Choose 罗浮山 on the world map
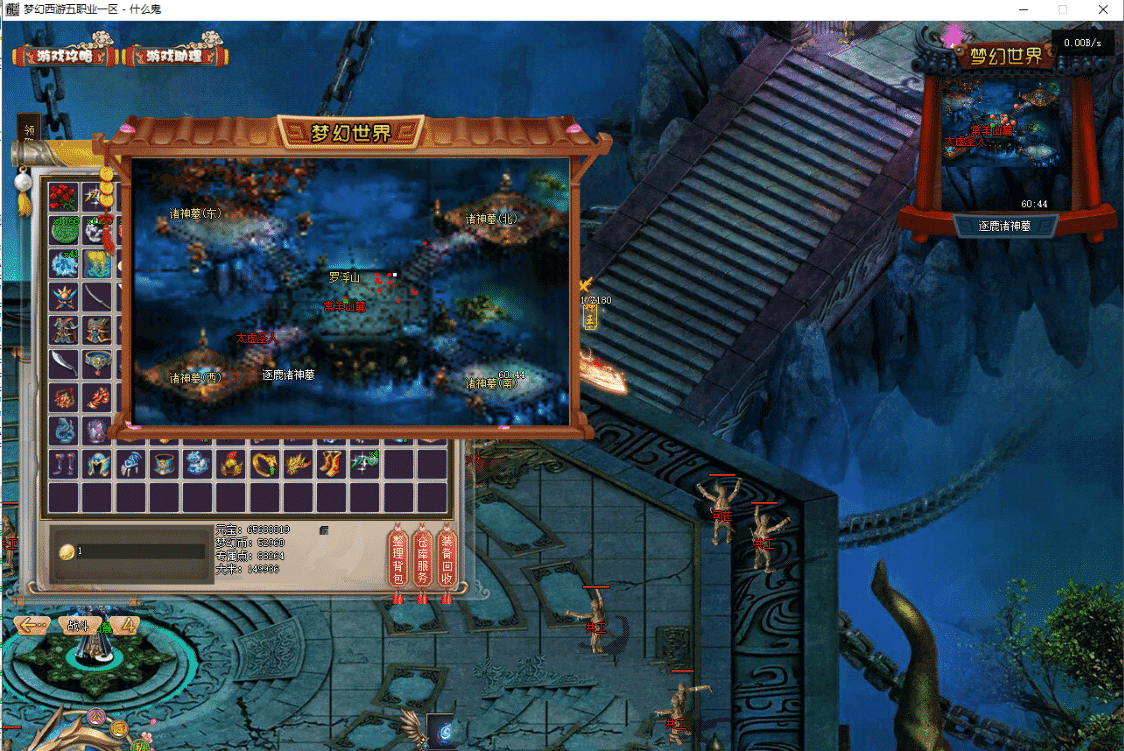1124x751 pixels. point(344,277)
